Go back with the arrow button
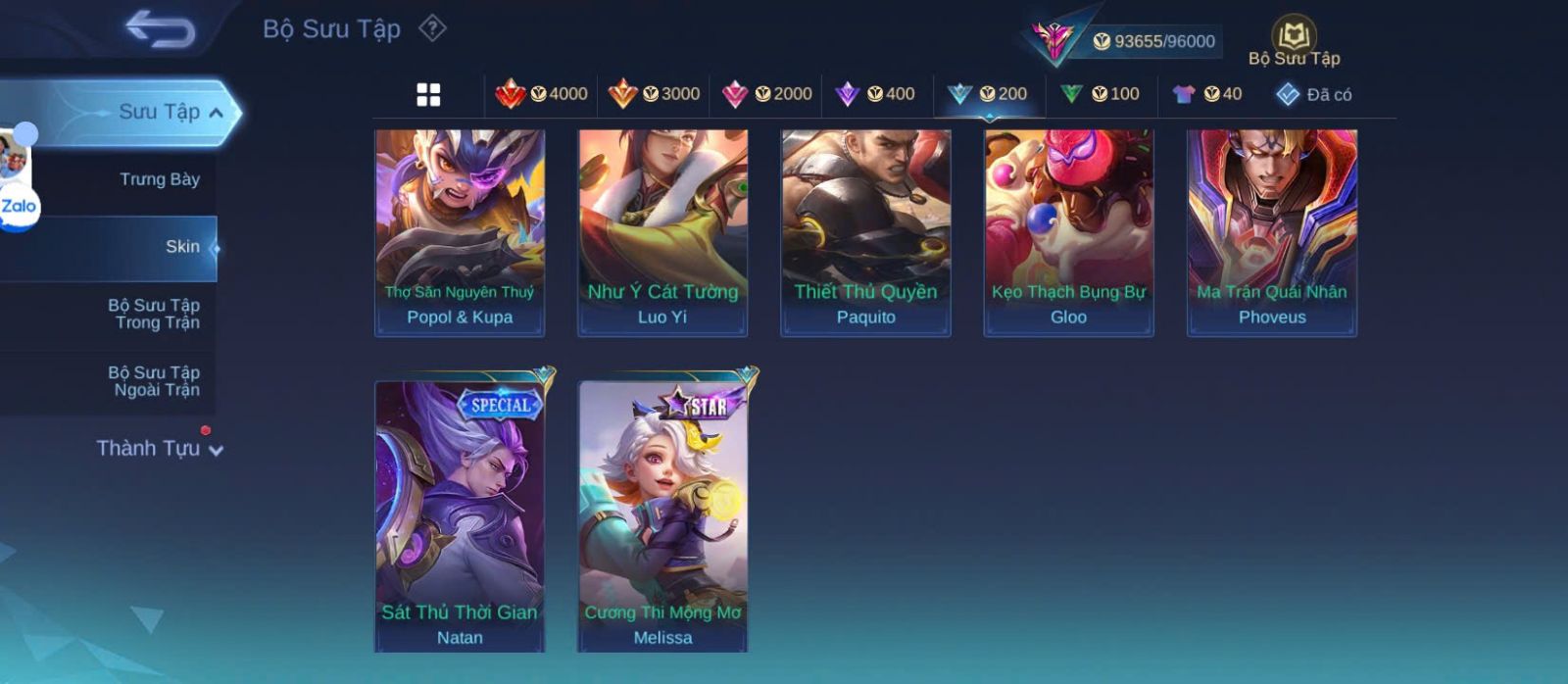The width and height of the screenshot is (1568, 684). [x=160, y=29]
